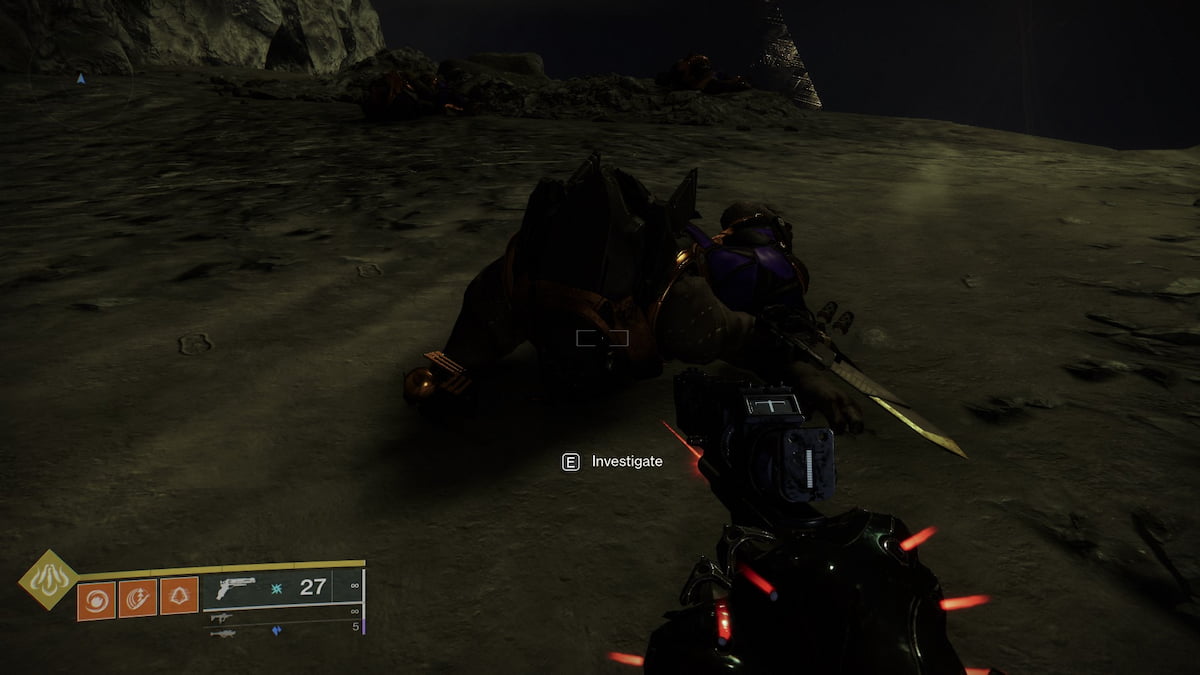
Task: Choose the heavy launcher on the bottom weapon row
Action: point(222,633)
